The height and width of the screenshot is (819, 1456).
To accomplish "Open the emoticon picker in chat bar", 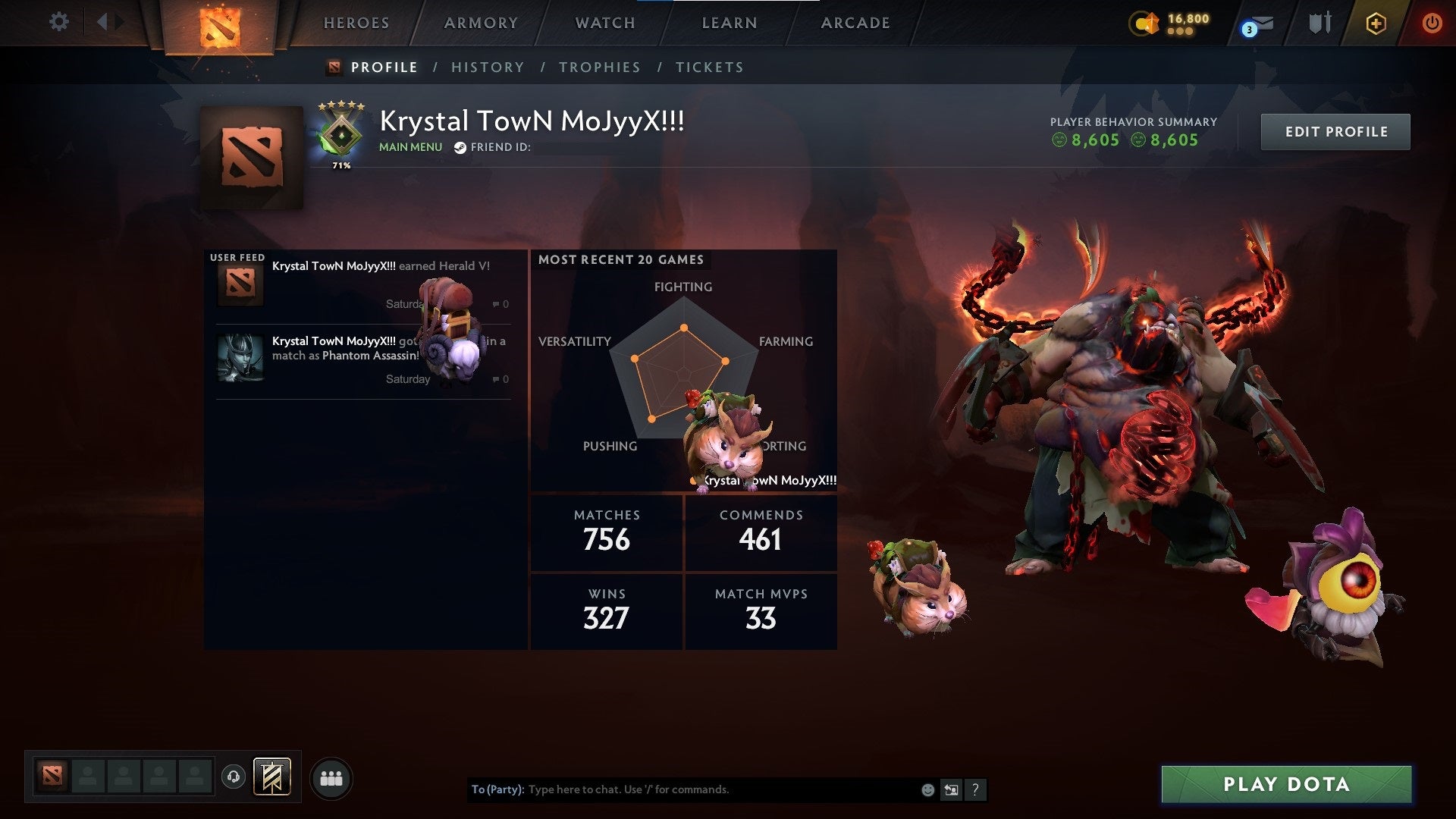I will pos(927,789).
